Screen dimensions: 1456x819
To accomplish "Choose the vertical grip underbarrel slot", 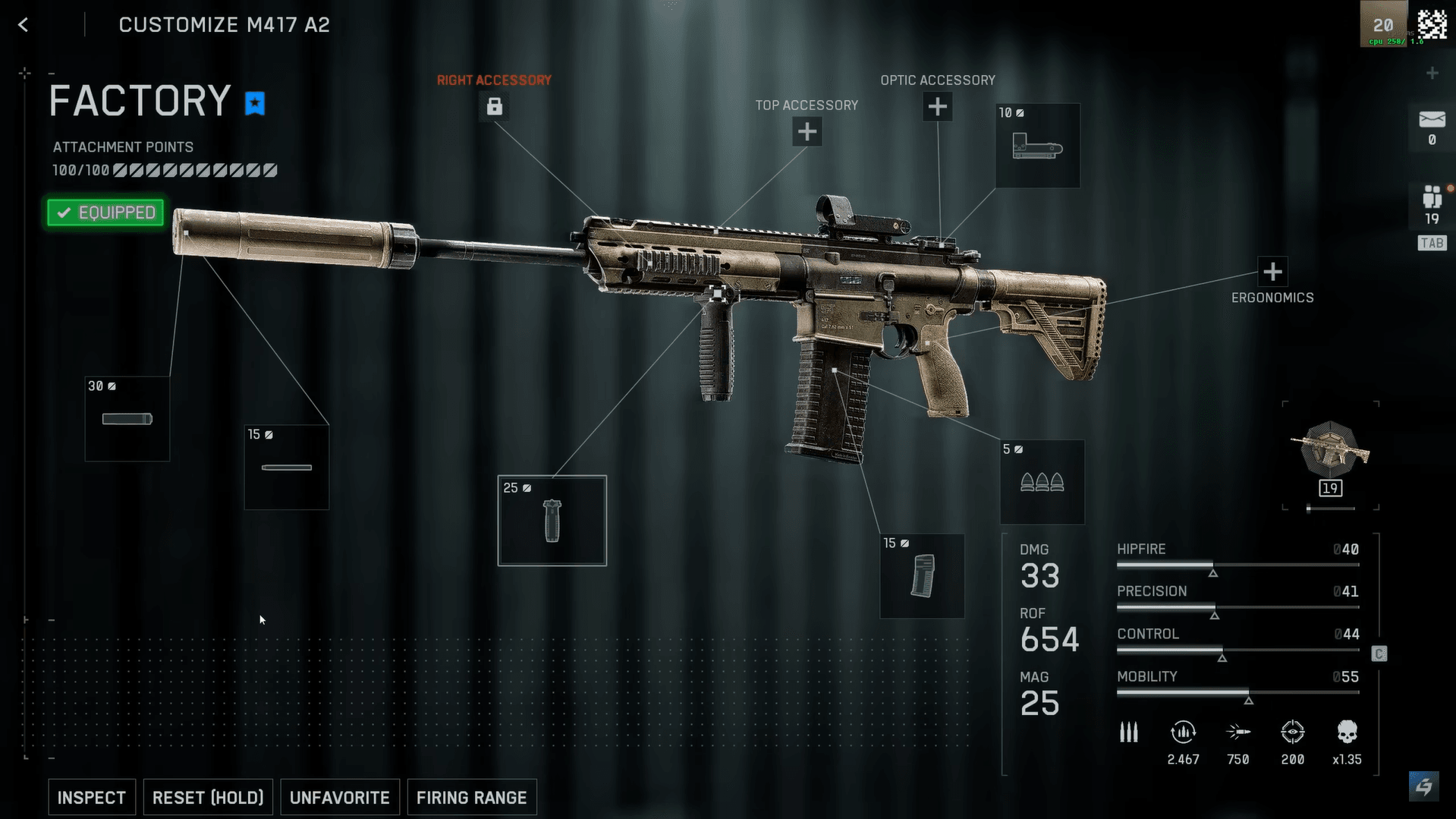I will click(552, 521).
